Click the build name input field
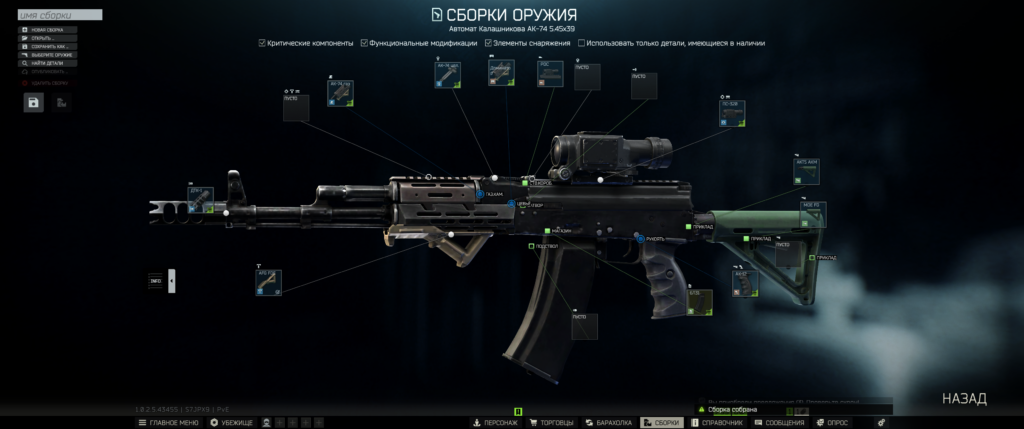Screen dimensions: 1024x429 (x=60, y=16)
